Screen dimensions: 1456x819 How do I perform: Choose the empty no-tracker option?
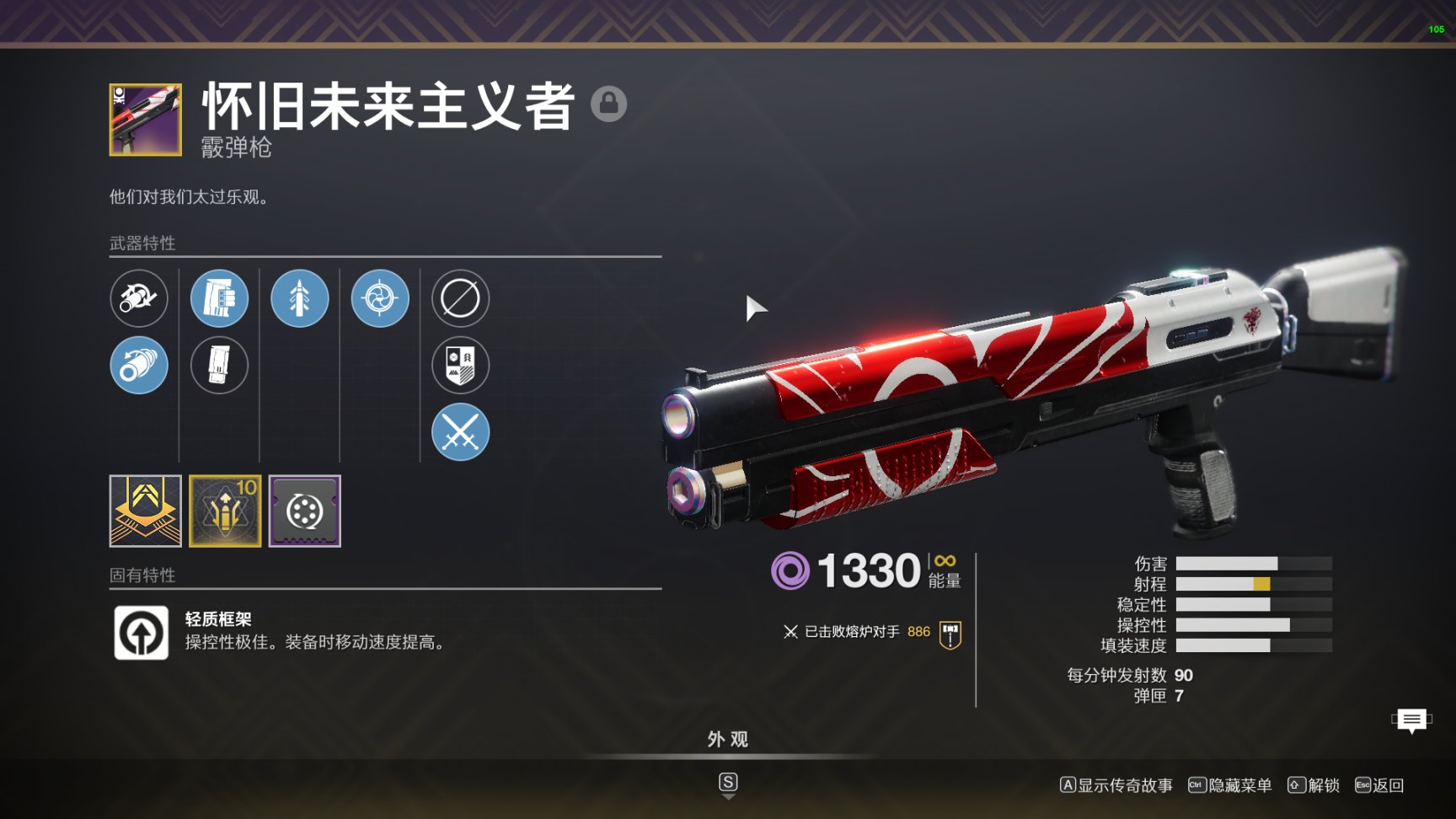tap(460, 298)
